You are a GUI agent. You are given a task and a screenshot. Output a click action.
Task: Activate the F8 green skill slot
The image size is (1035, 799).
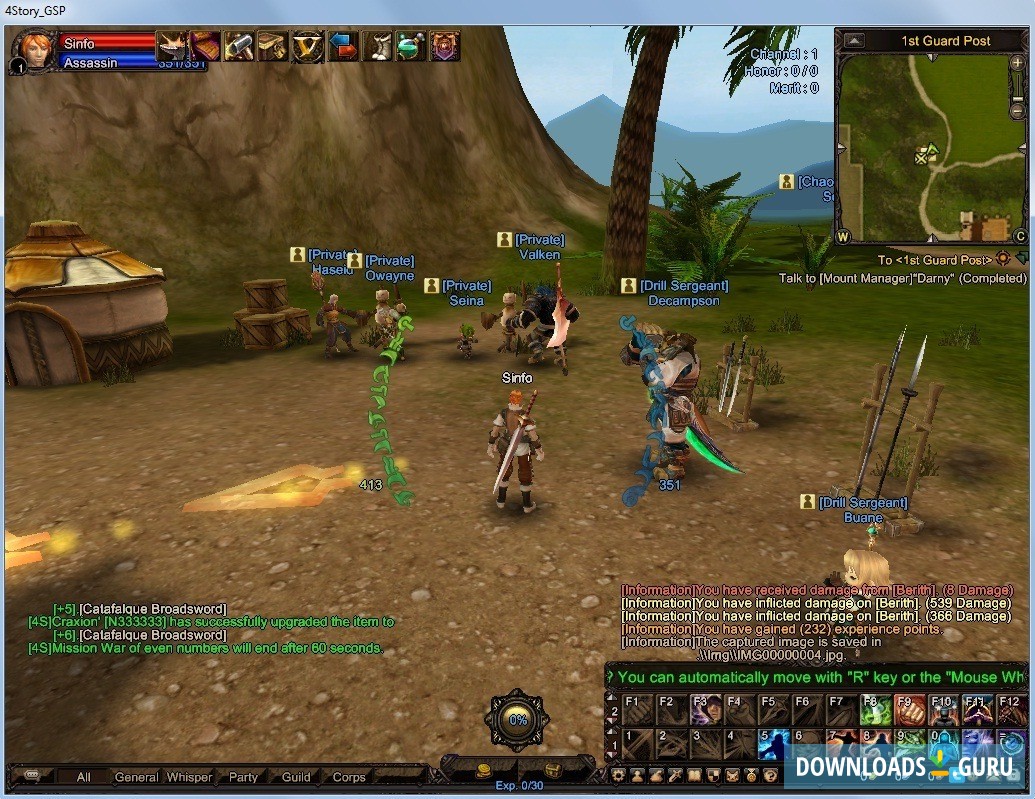tap(875, 709)
